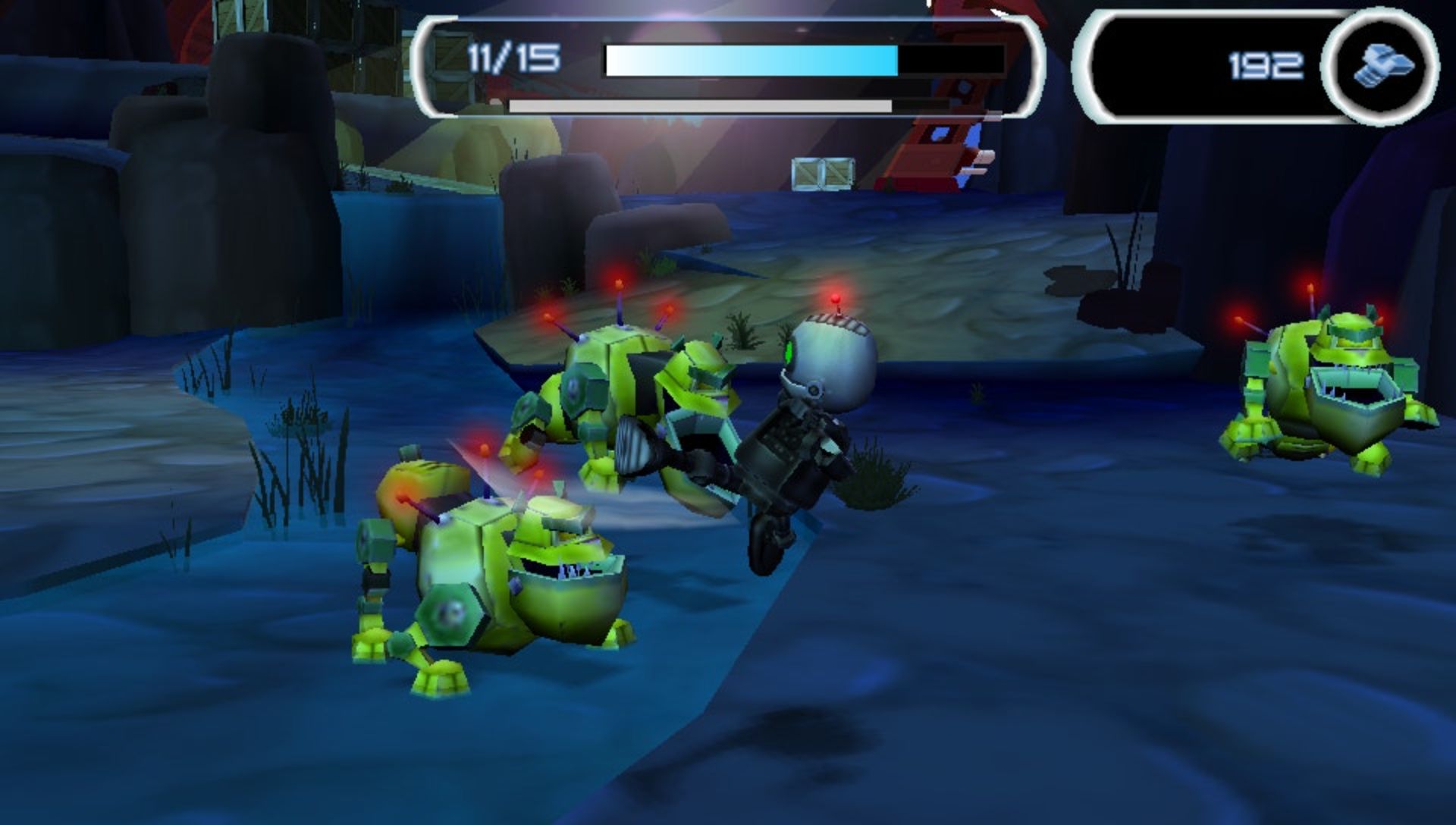Click the bolt currency icon
Viewport: 1456px width, 825px height.
(x=1382, y=64)
